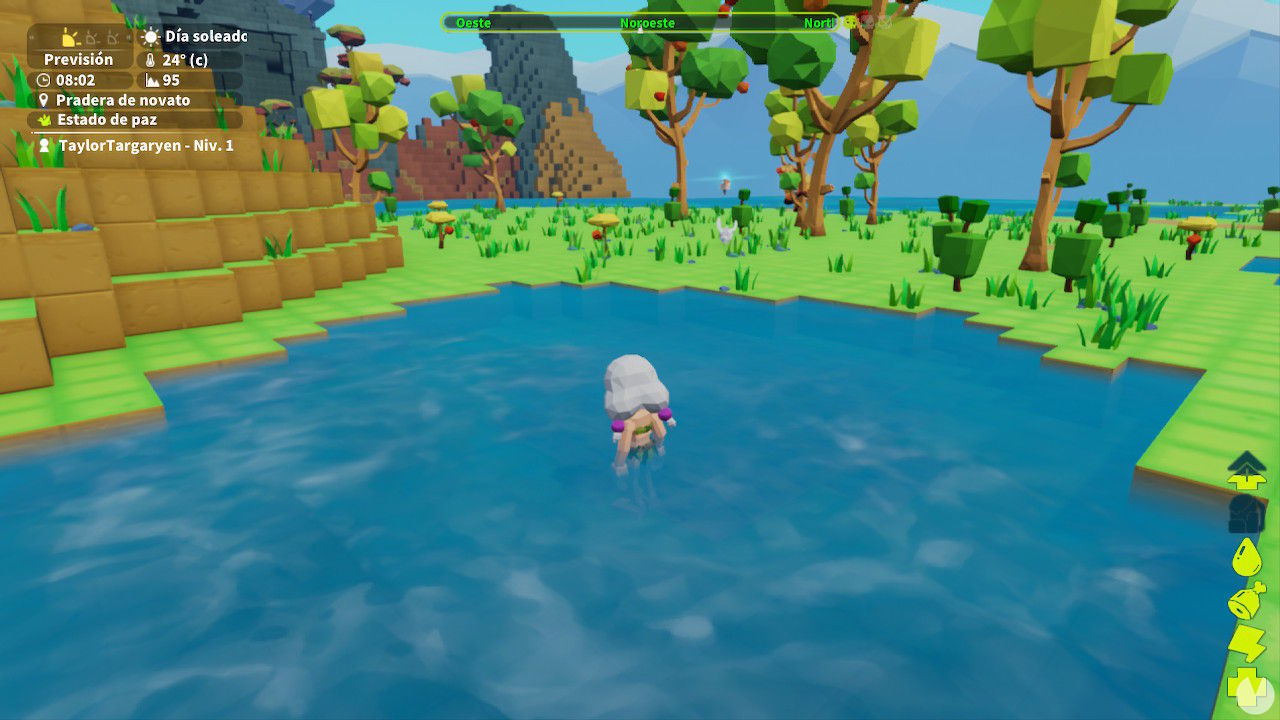Image resolution: width=1280 pixels, height=720 pixels.
Task: Select Oeste on the compass bar
Action: click(x=475, y=22)
